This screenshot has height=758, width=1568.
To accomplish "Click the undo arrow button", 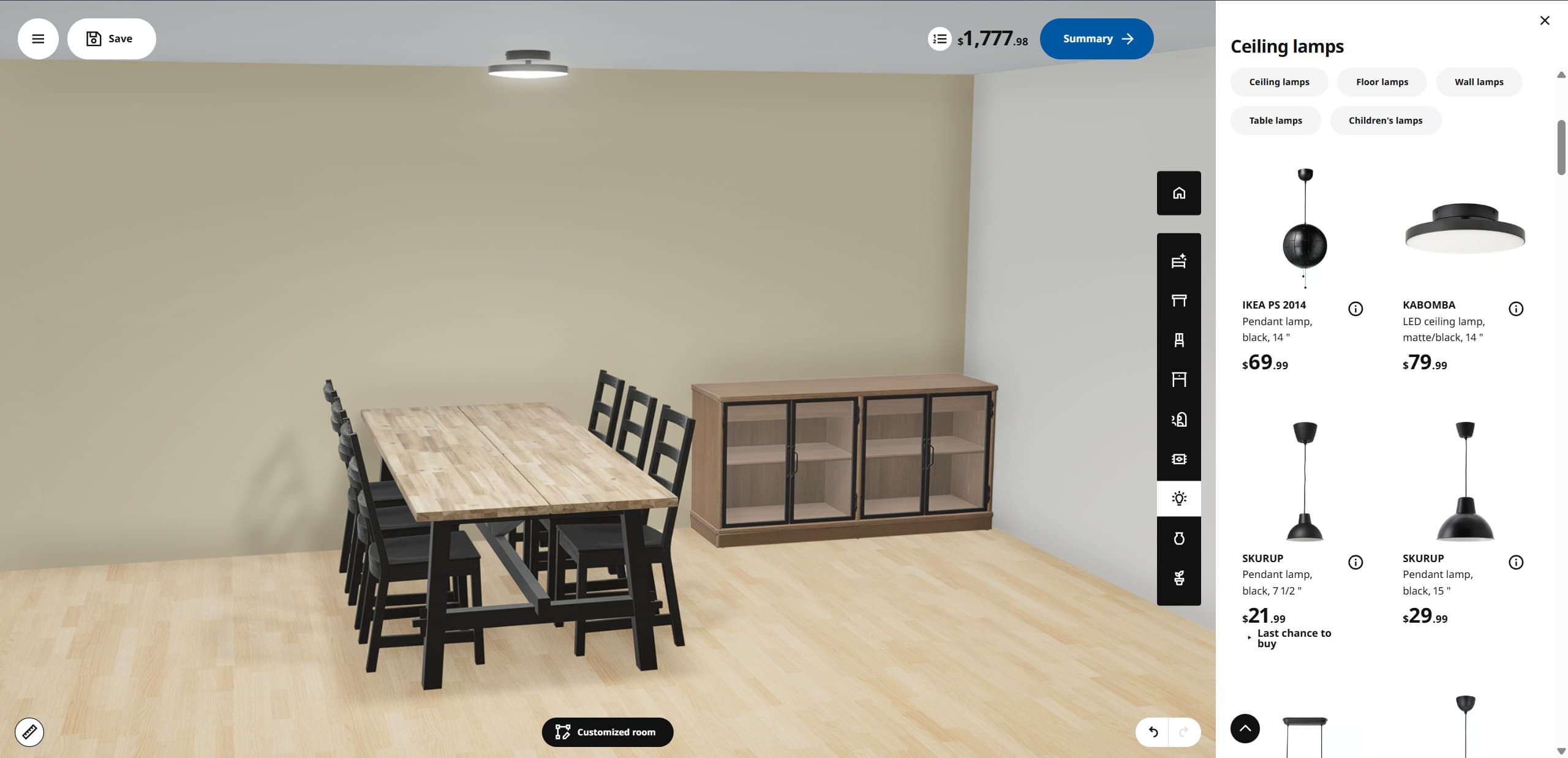I will click(1154, 732).
